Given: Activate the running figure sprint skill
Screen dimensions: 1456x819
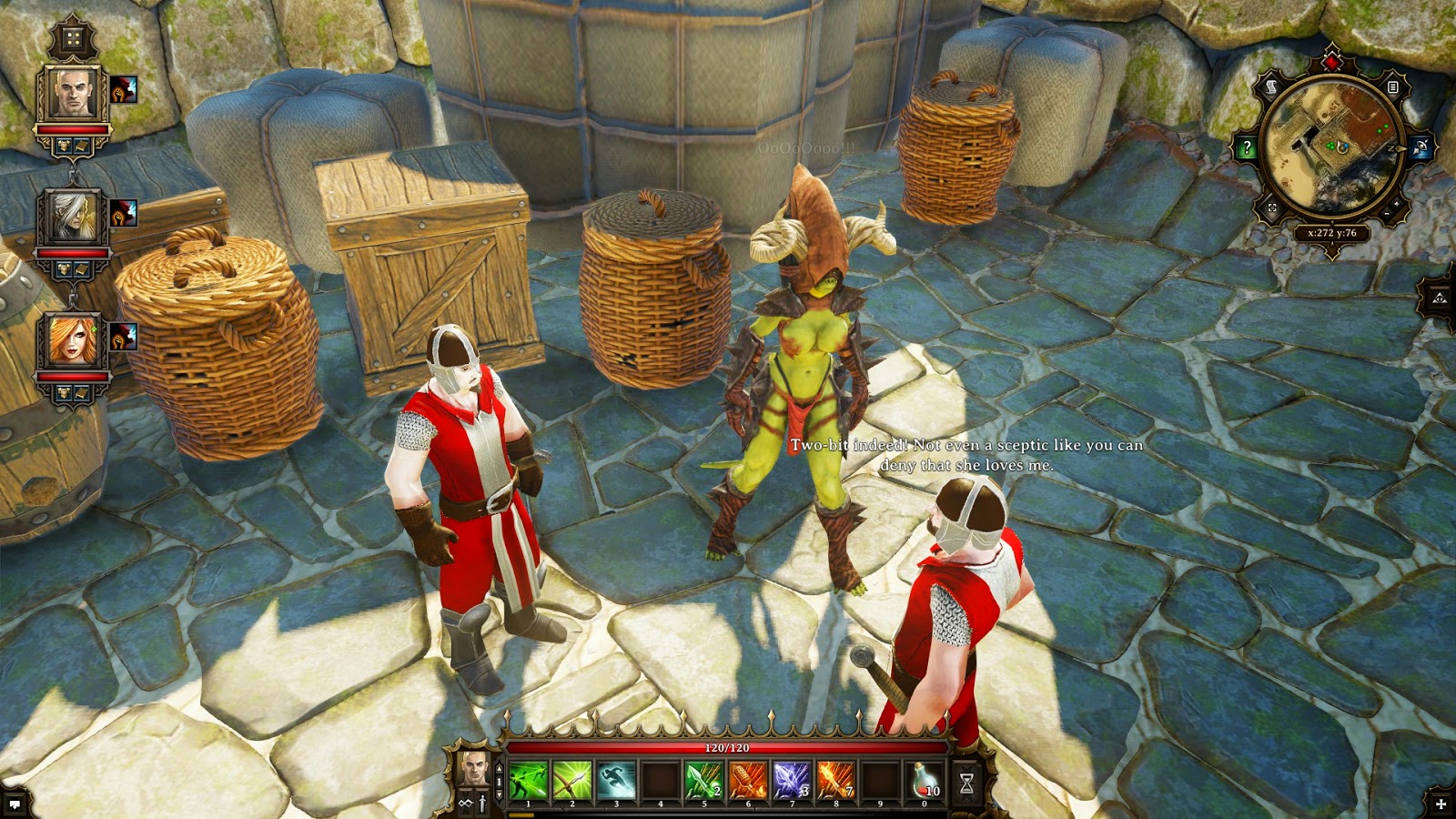Looking at the screenshot, I should pyautogui.click(x=616, y=780).
